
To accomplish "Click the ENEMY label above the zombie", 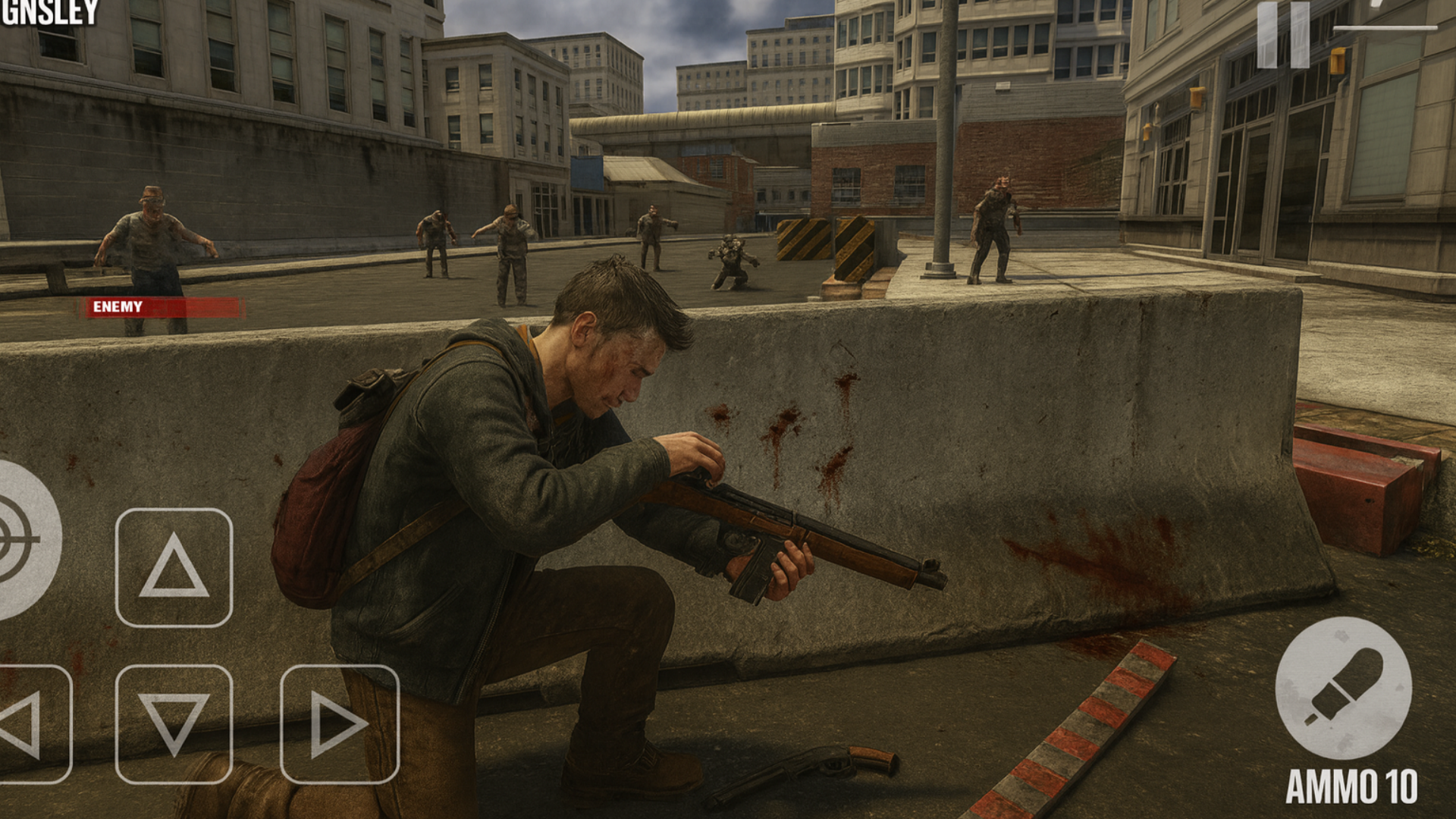I will (118, 307).
